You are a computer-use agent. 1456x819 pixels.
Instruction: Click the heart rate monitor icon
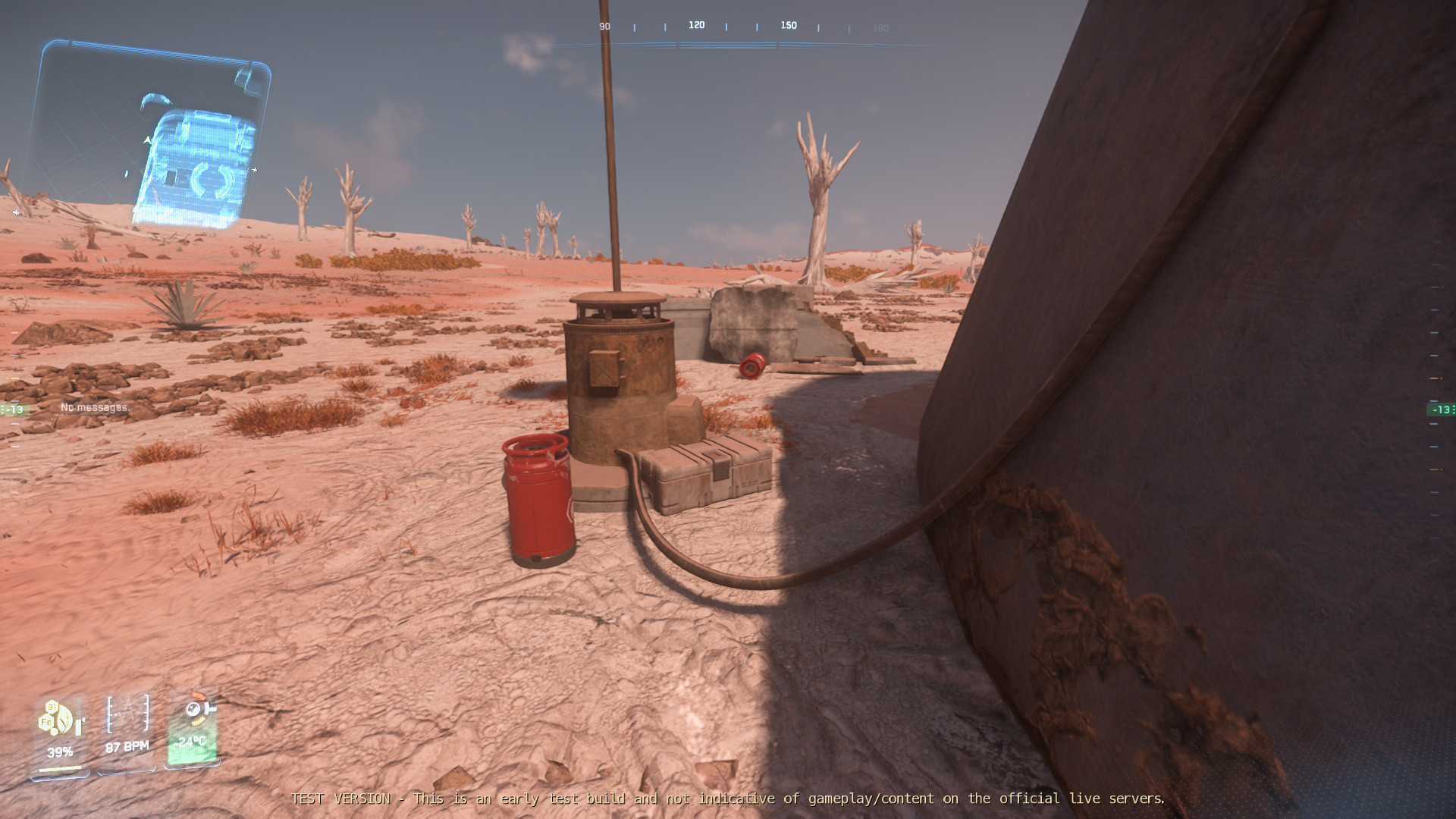click(x=127, y=714)
